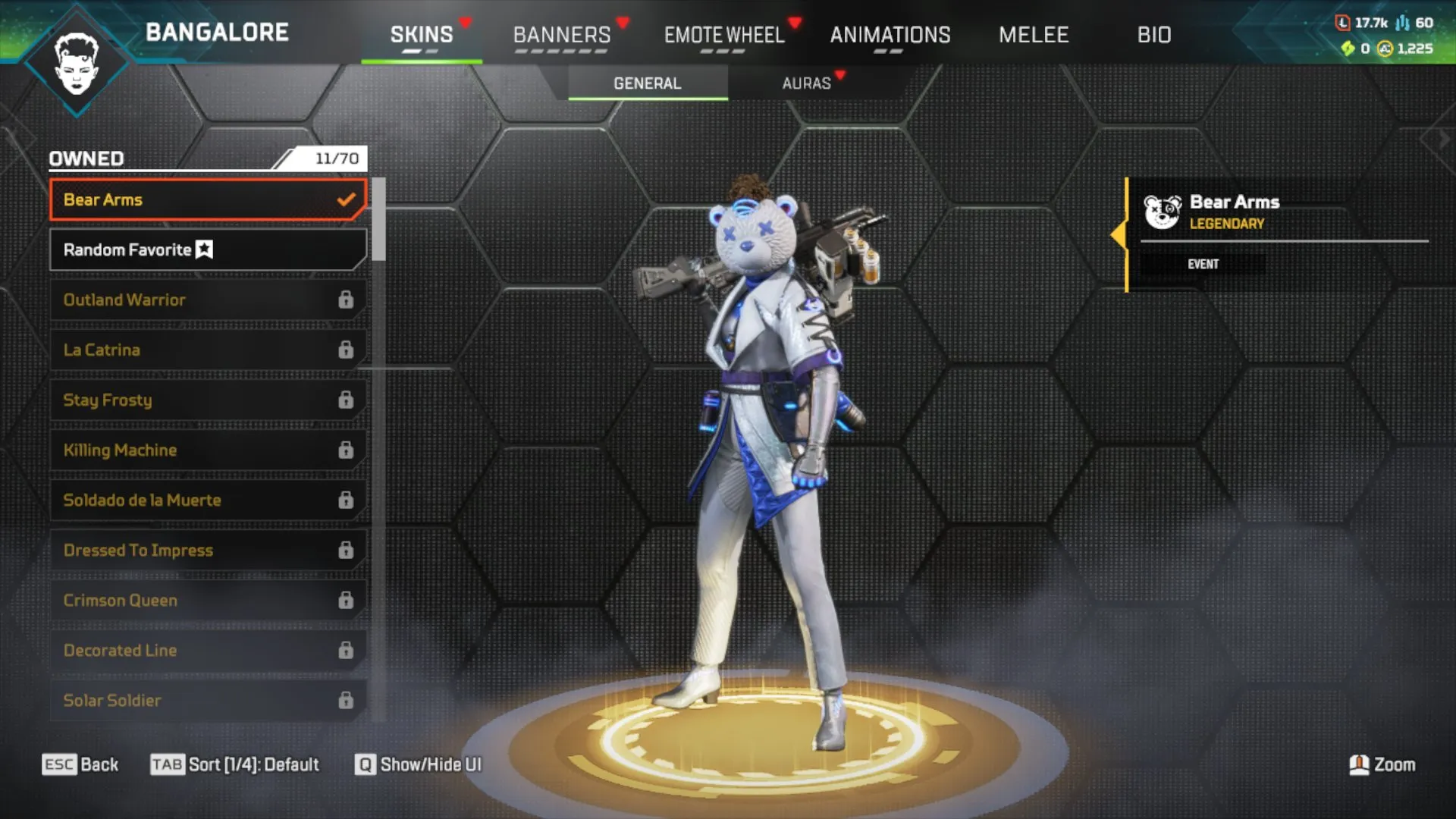Viewport: 1456px width, 819px height.
Task: Open the Sort options labeled Default
Action: [x=235, y=764]
